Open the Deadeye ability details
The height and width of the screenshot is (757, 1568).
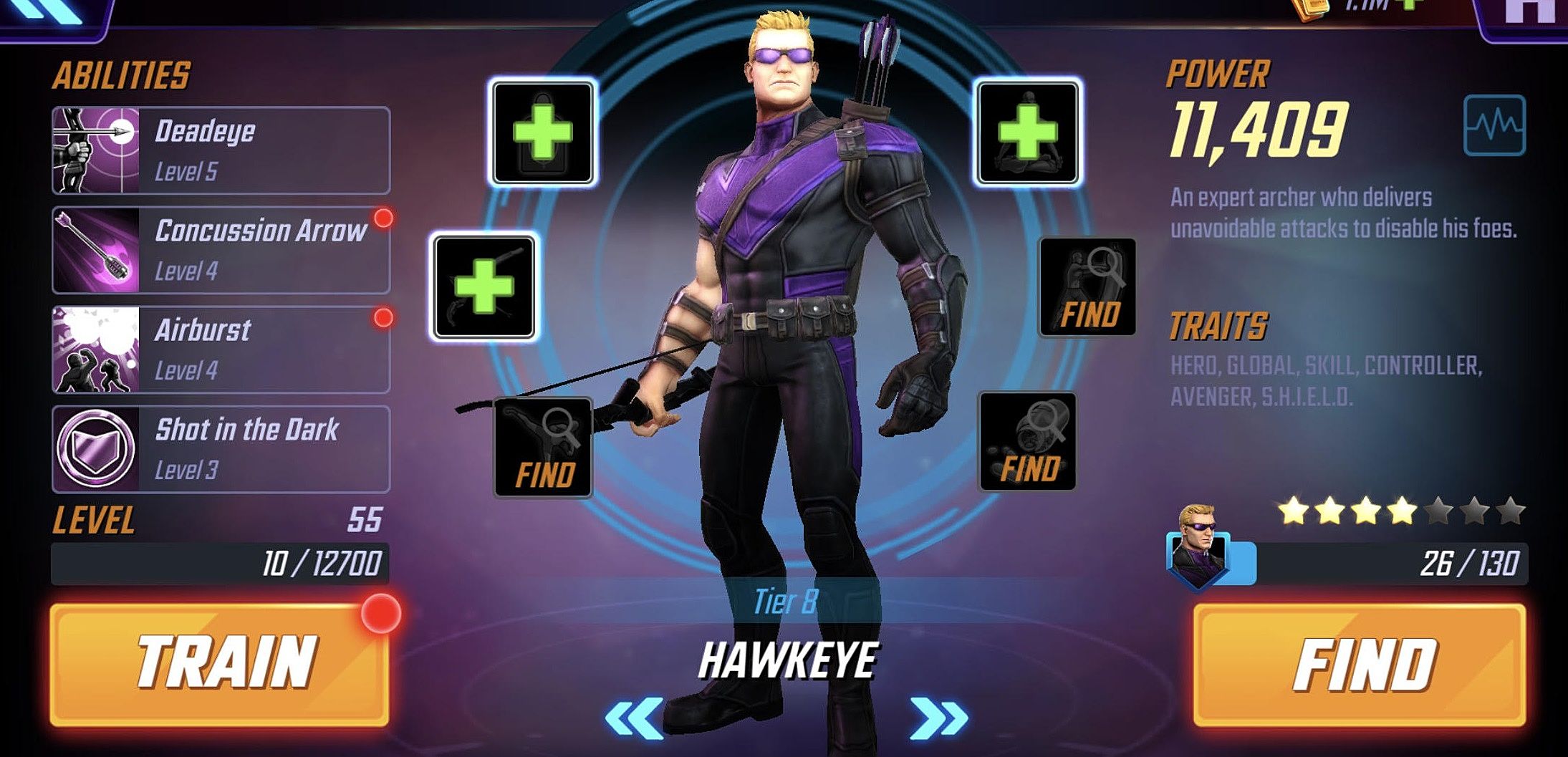221,150
